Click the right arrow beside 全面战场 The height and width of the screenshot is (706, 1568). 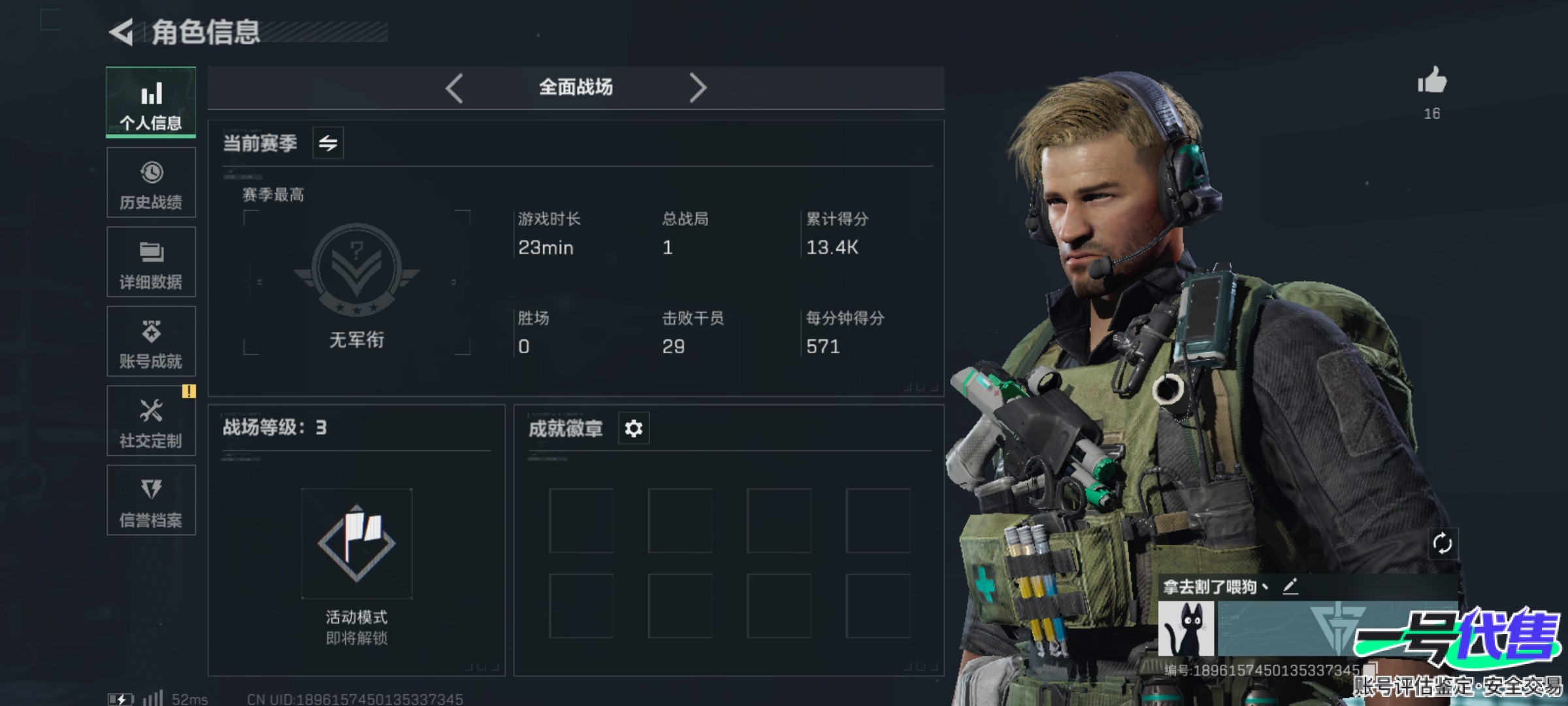[698, 88]
